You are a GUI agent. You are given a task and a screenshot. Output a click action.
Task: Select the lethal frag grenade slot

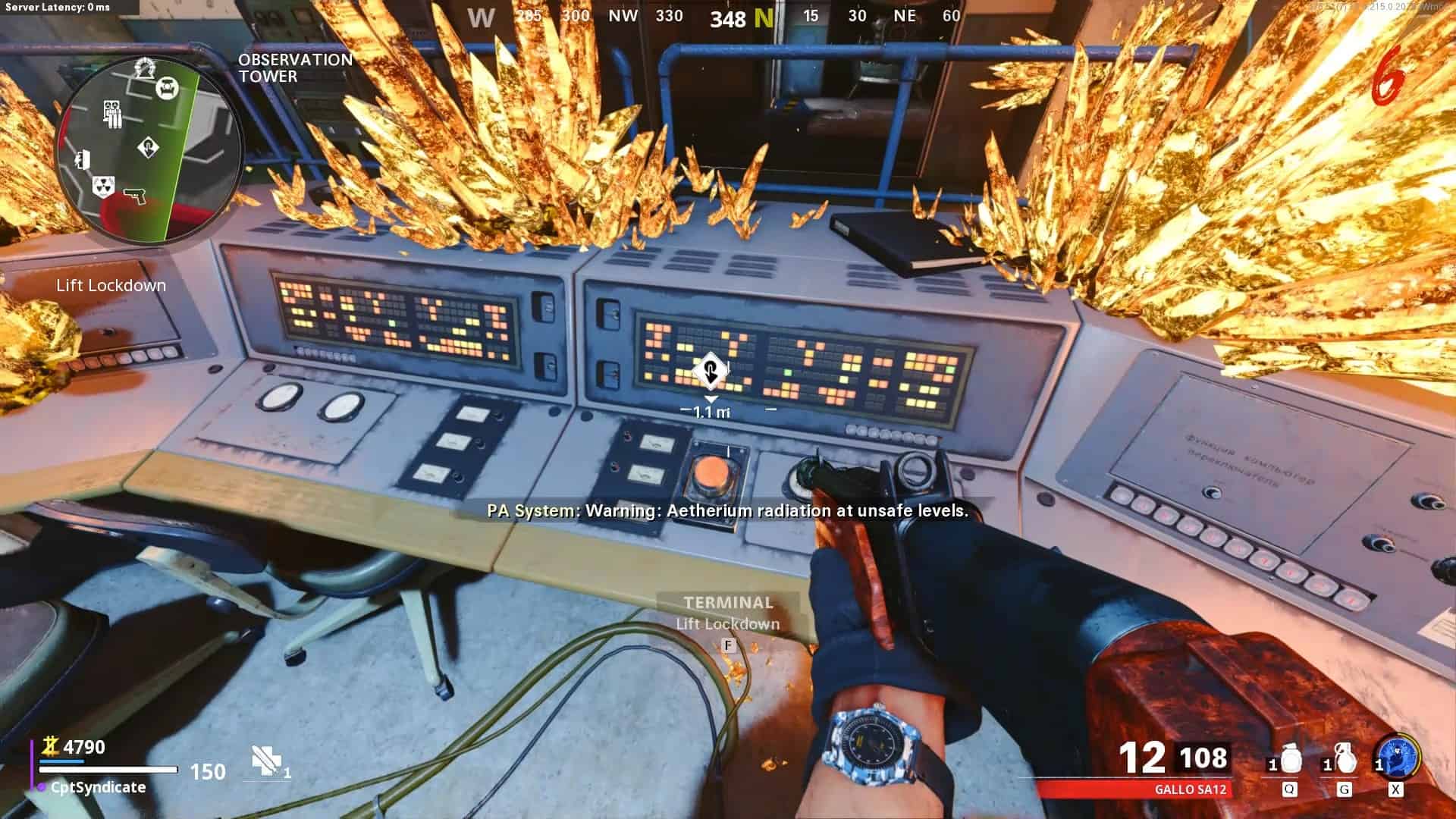click(1343, 761)
